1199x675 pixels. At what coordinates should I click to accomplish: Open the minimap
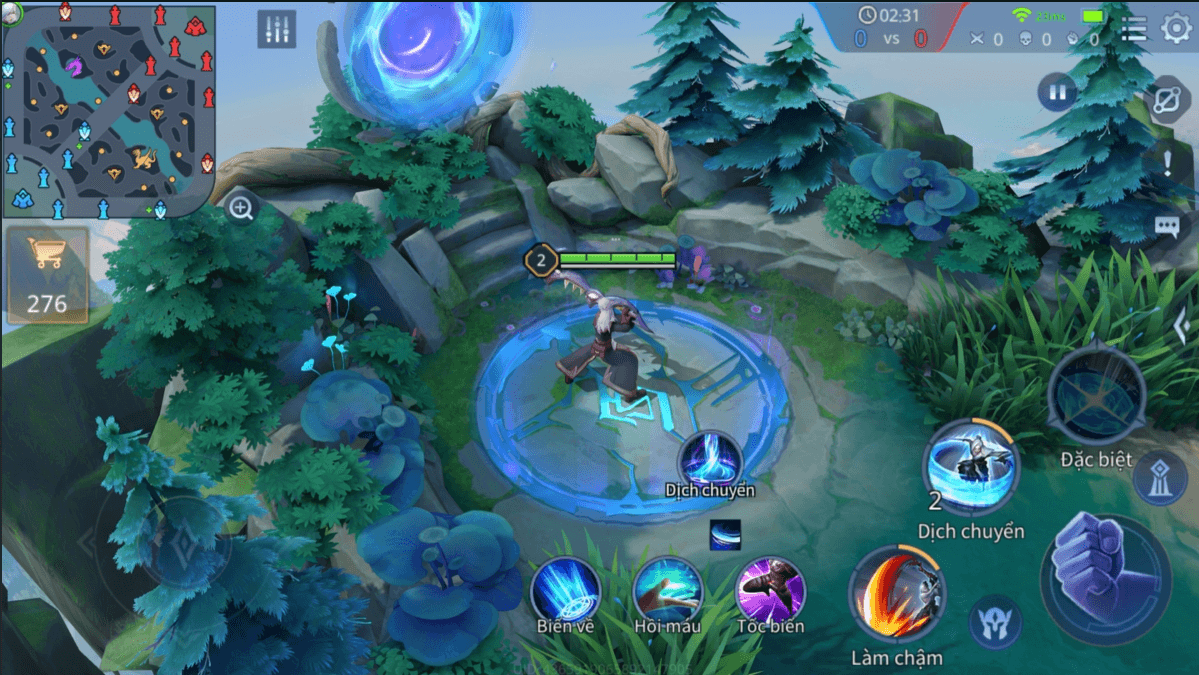pos(108,108)
